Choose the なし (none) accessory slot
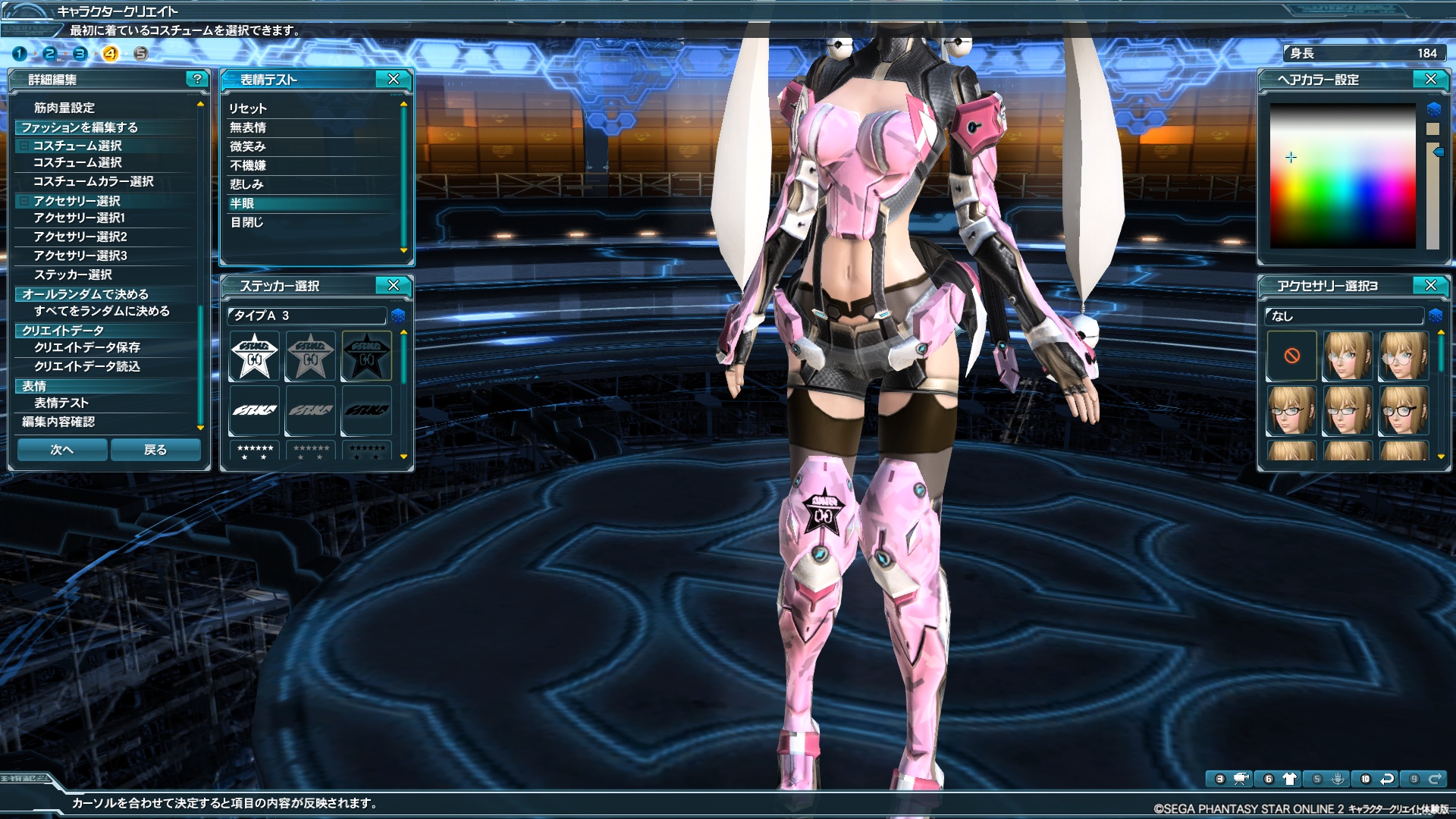The image size is (1456, 819). 1292,356
